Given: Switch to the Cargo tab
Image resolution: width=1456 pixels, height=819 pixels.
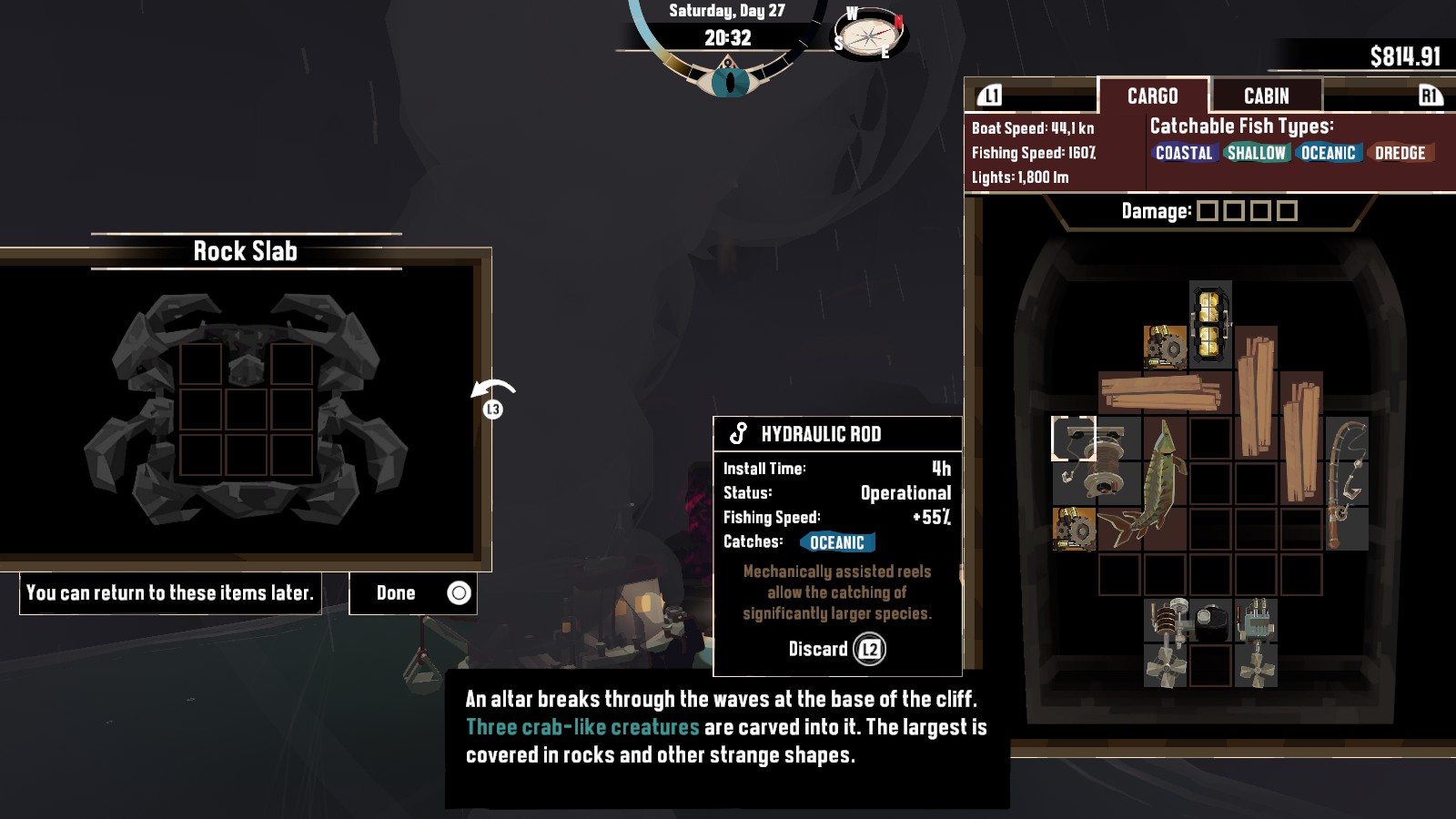Looking at the screenshot, I should [x=1152, y=96].
